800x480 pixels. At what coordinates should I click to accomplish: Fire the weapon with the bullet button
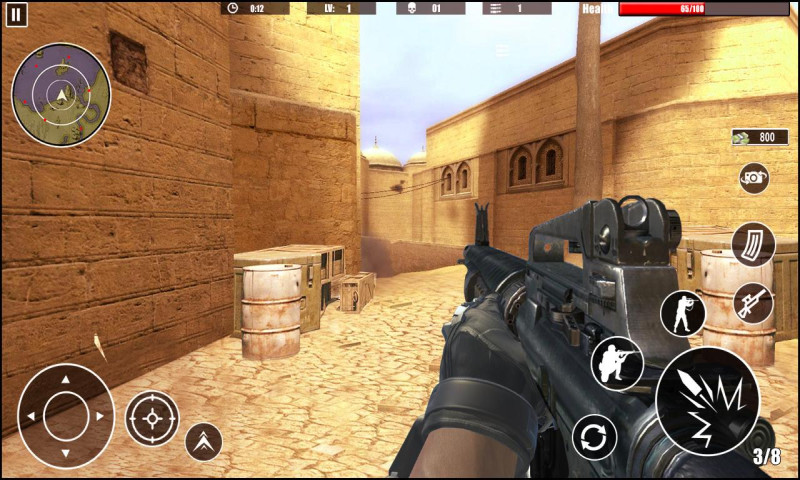[x=707, y=401]
